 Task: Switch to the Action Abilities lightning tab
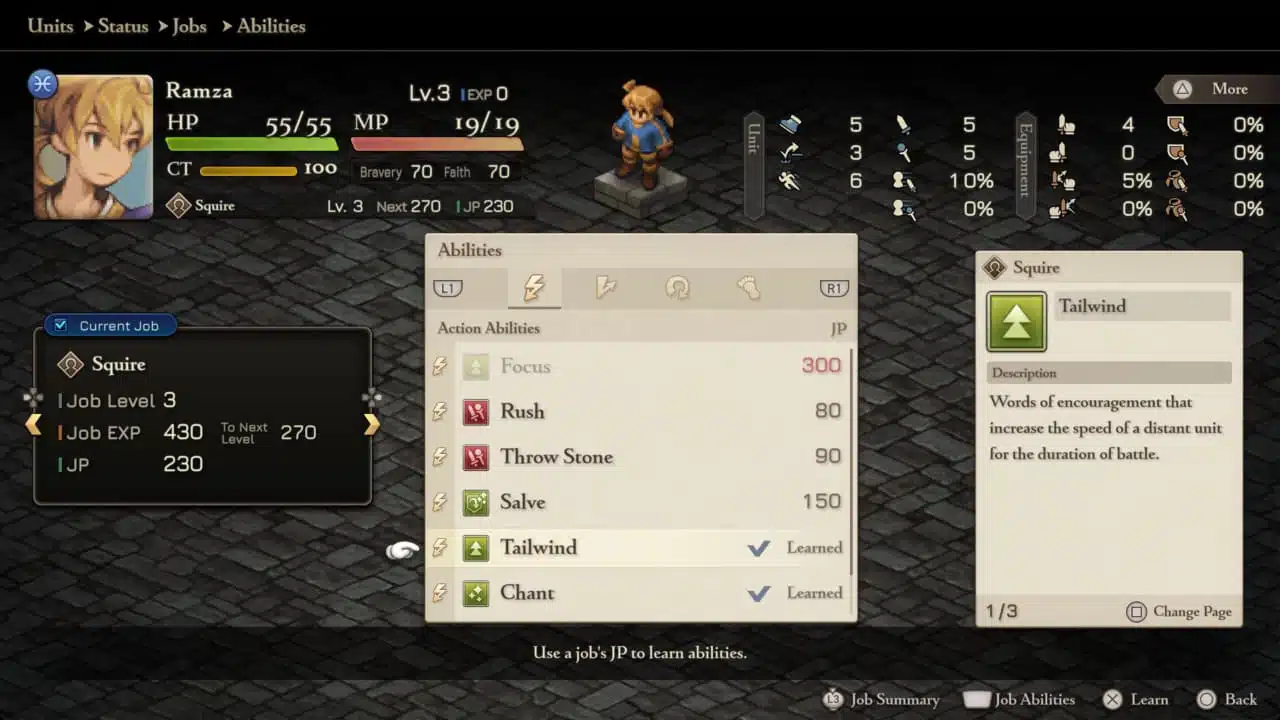(x=534, y=288)
